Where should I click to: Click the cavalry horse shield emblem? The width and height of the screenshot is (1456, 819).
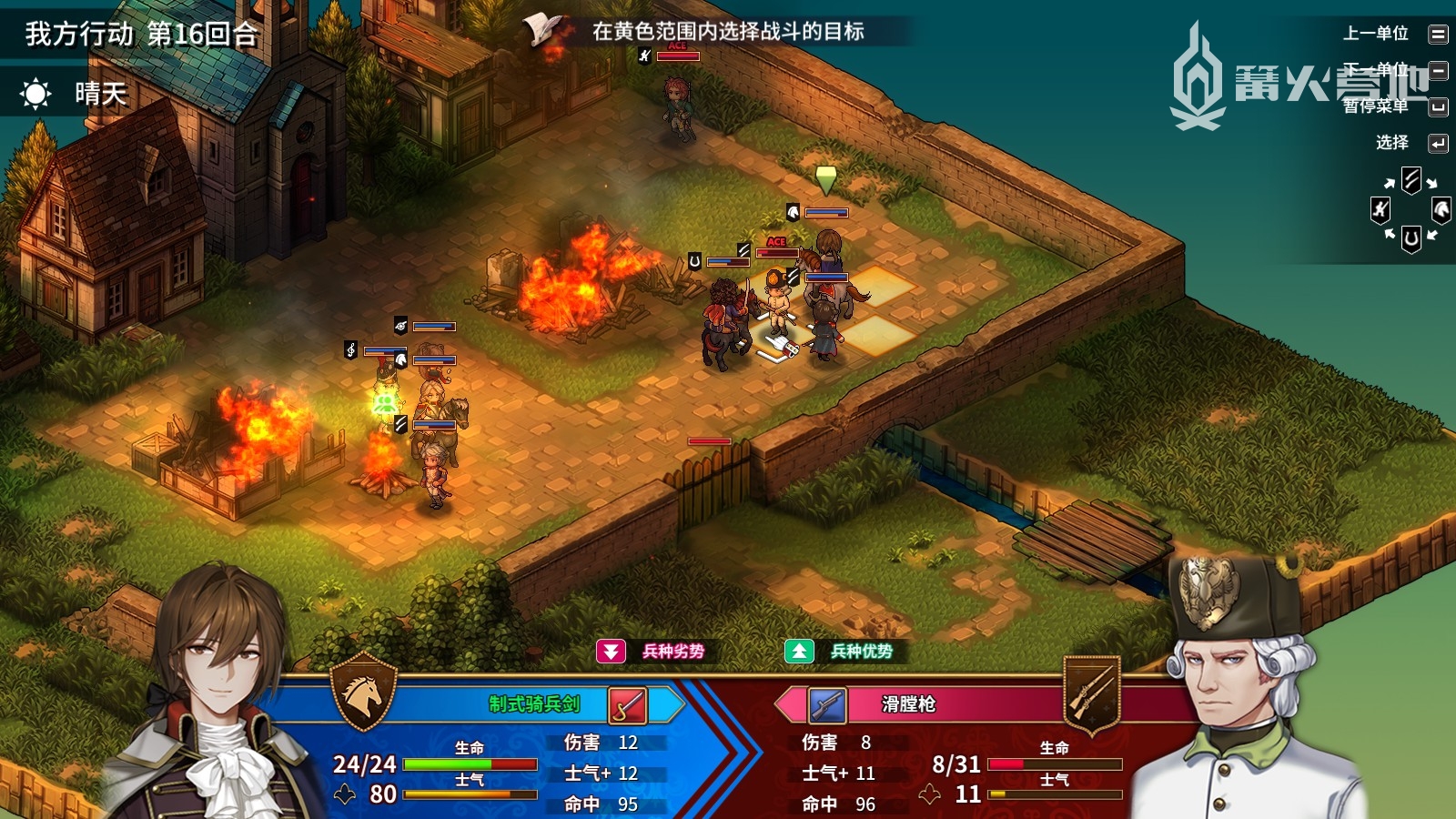coord(363,693)
